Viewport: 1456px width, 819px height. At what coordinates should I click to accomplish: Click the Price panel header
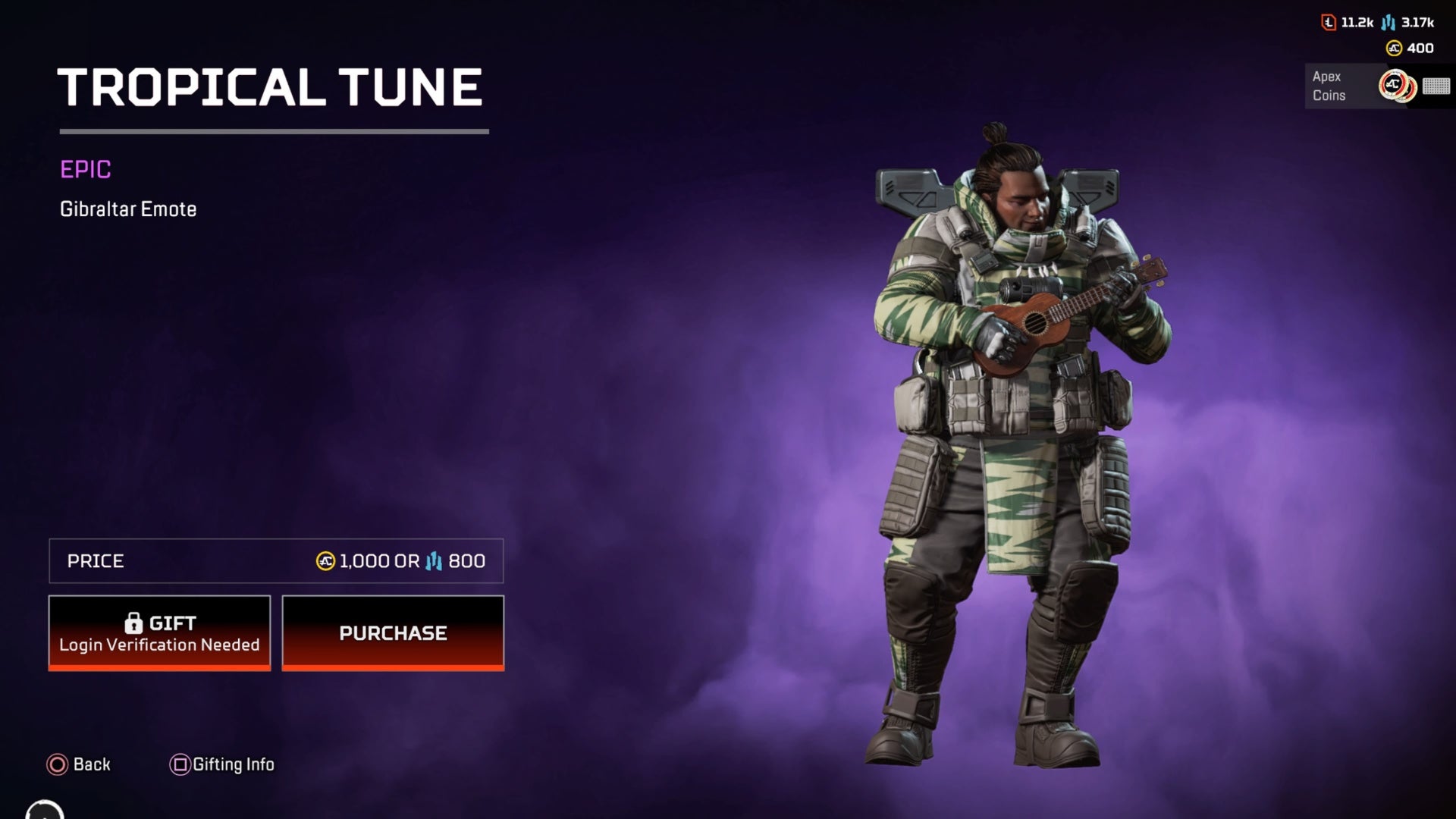96,560
